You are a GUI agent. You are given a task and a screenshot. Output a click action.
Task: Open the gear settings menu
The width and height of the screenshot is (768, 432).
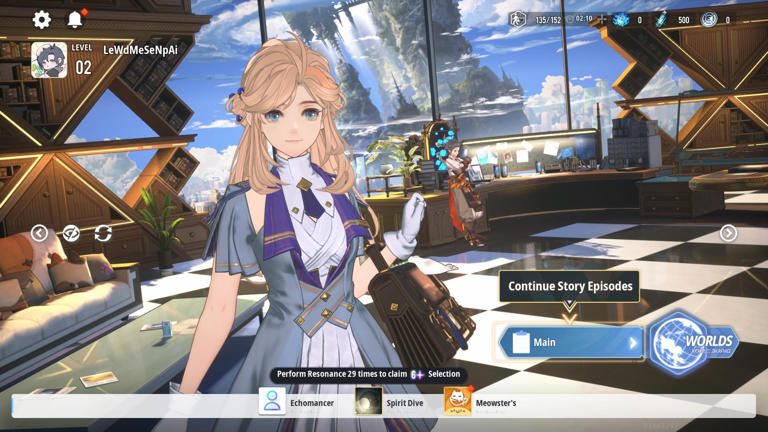(41, 20)
